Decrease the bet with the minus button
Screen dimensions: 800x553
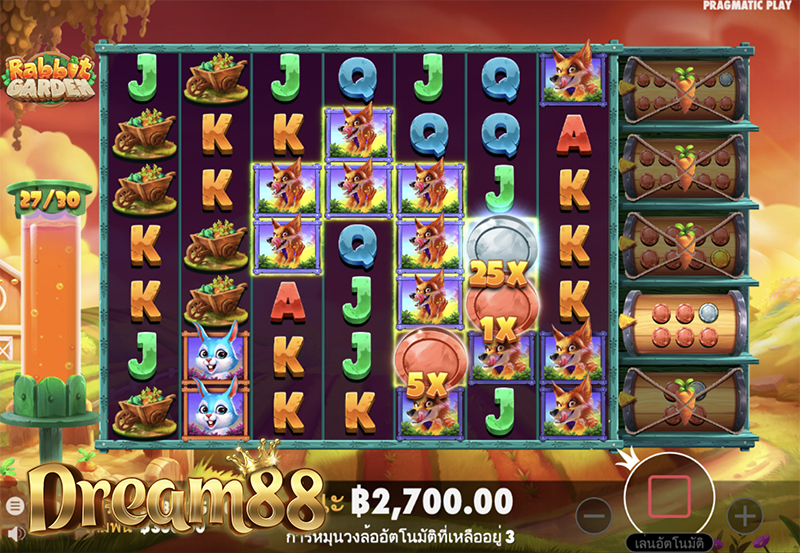click(594, 517)
